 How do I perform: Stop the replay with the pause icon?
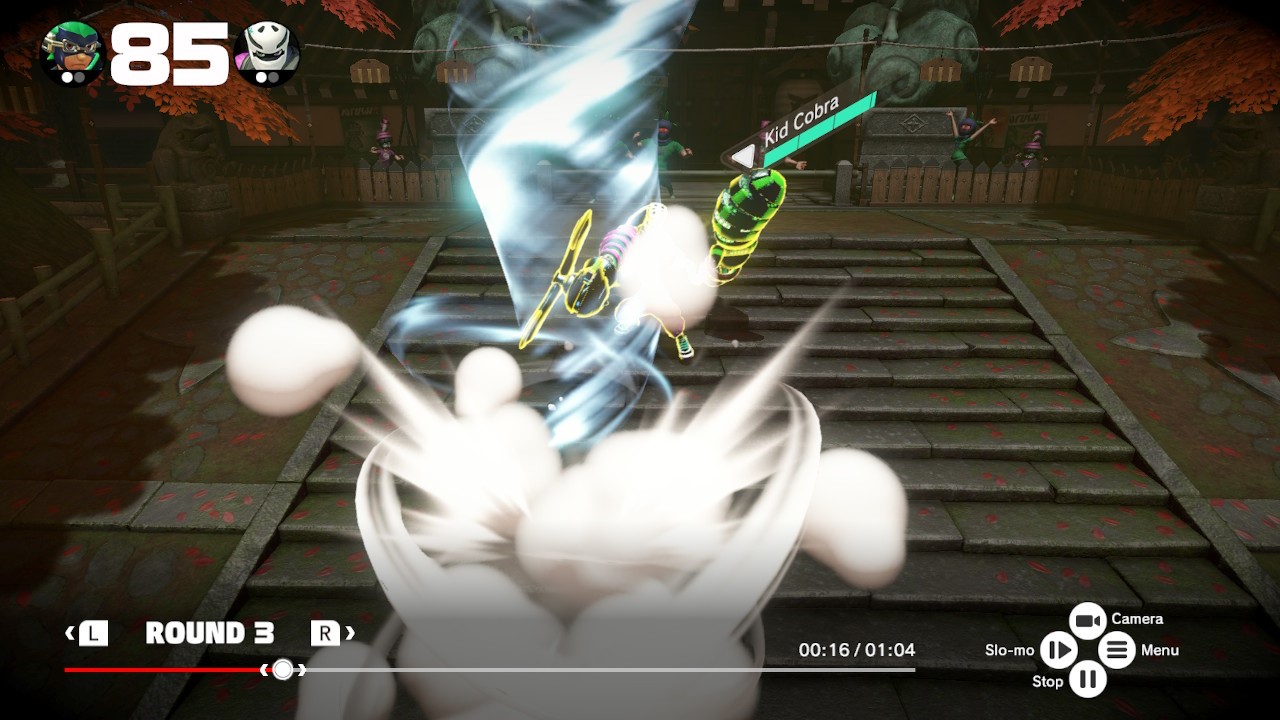[1087, 680]
